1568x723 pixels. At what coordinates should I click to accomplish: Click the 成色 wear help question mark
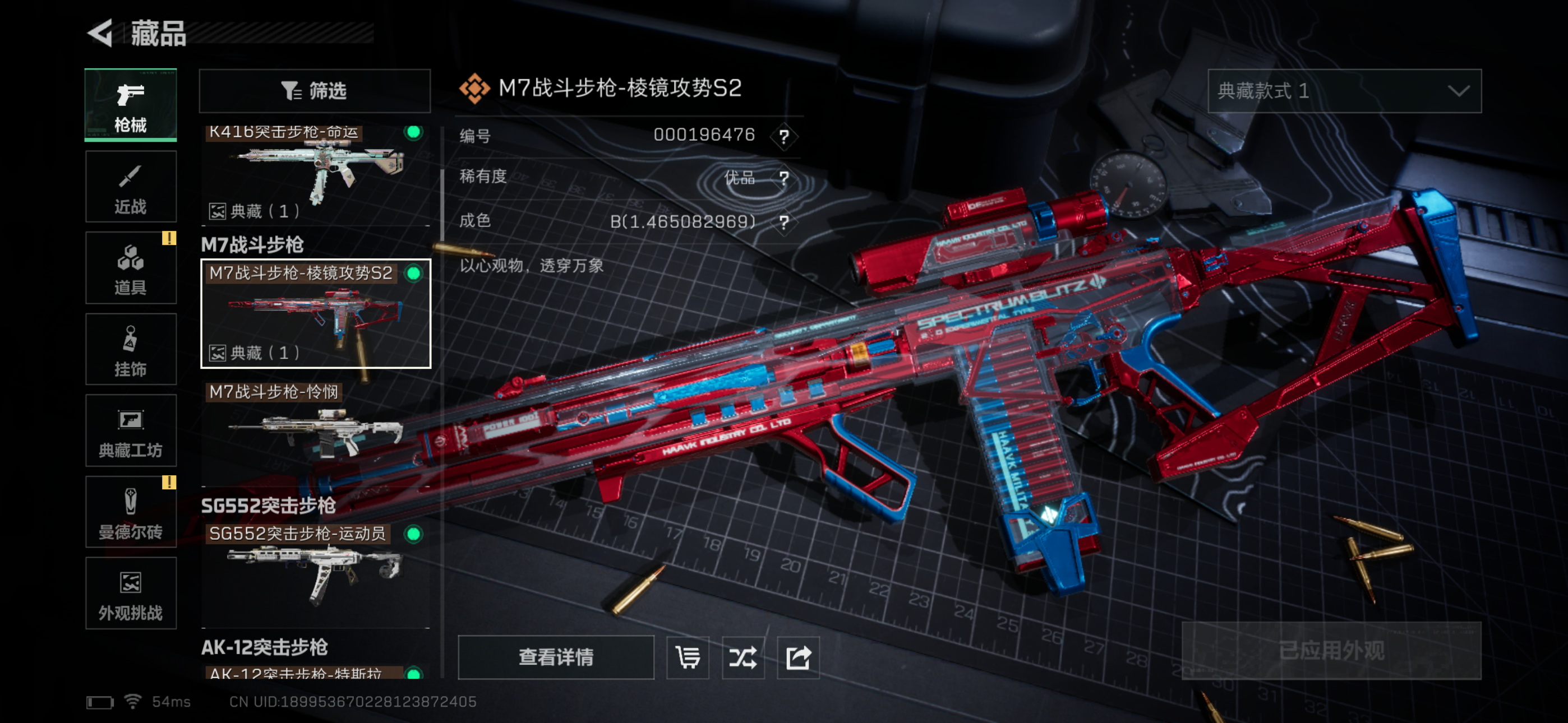coord(784,221)
